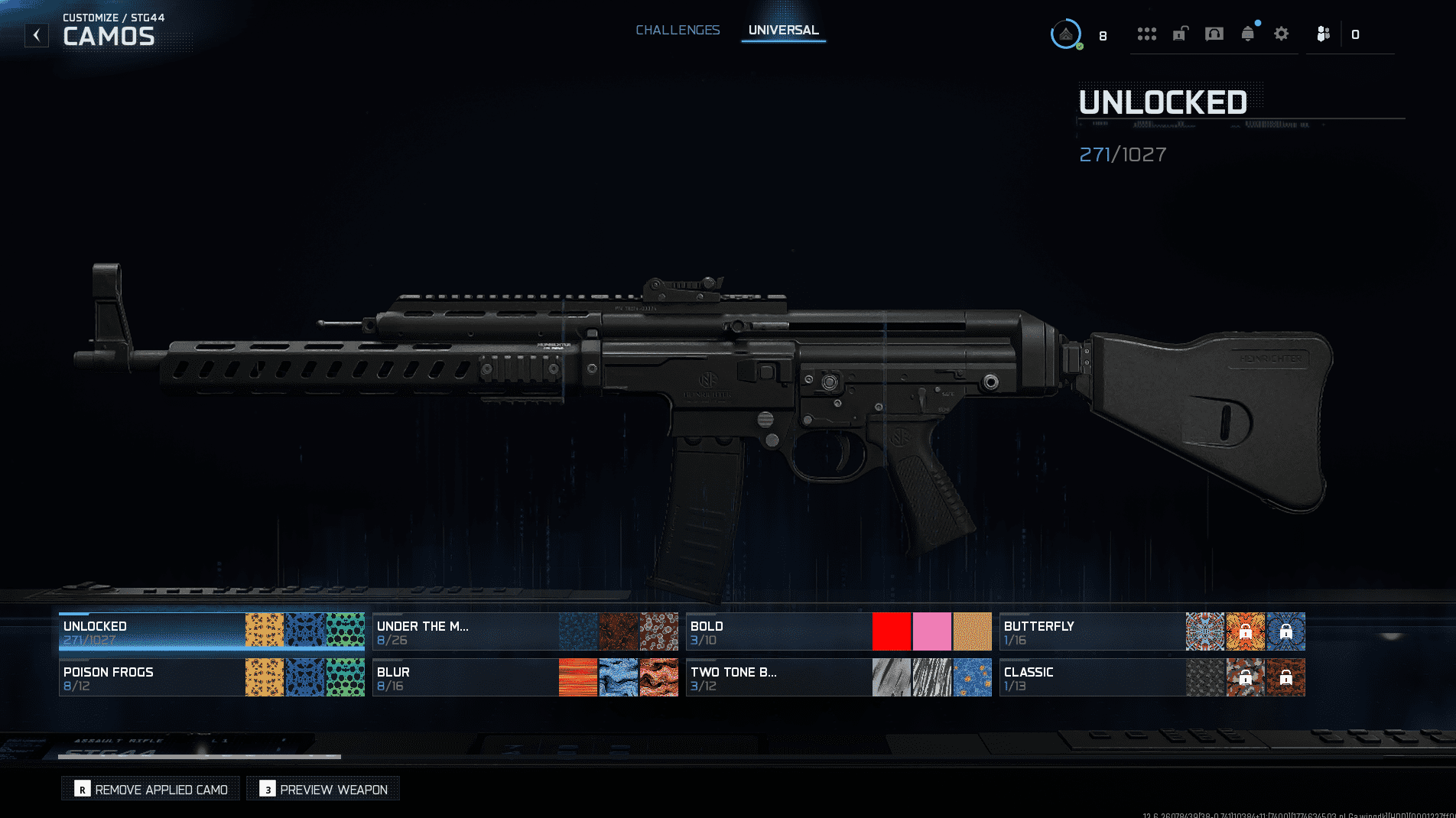1456x818 pixels.
Task: Open the Butterfly camo category
Action: pyautogui.click(x=1092, y=632)
